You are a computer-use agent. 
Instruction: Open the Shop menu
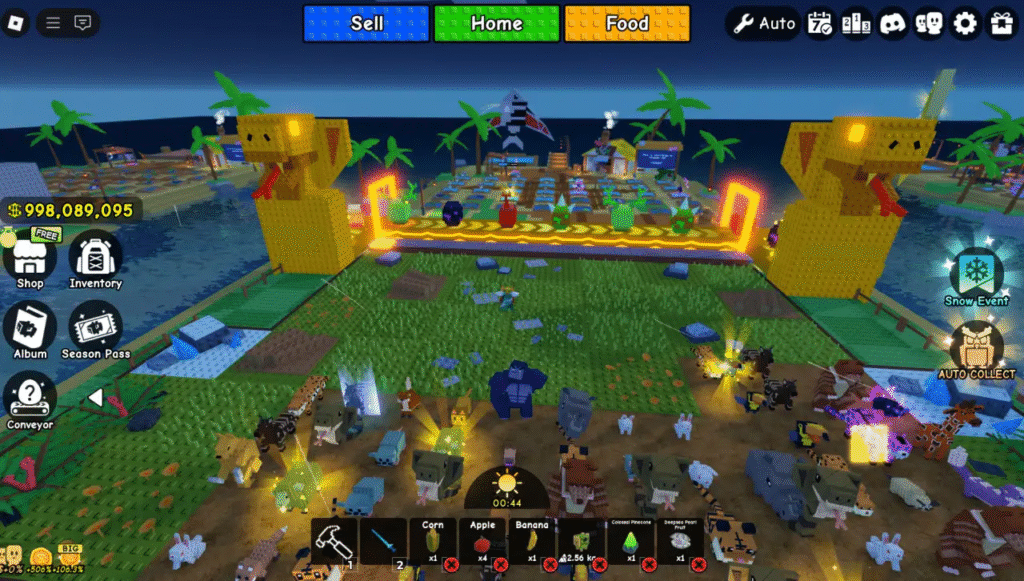coord(30,258)
